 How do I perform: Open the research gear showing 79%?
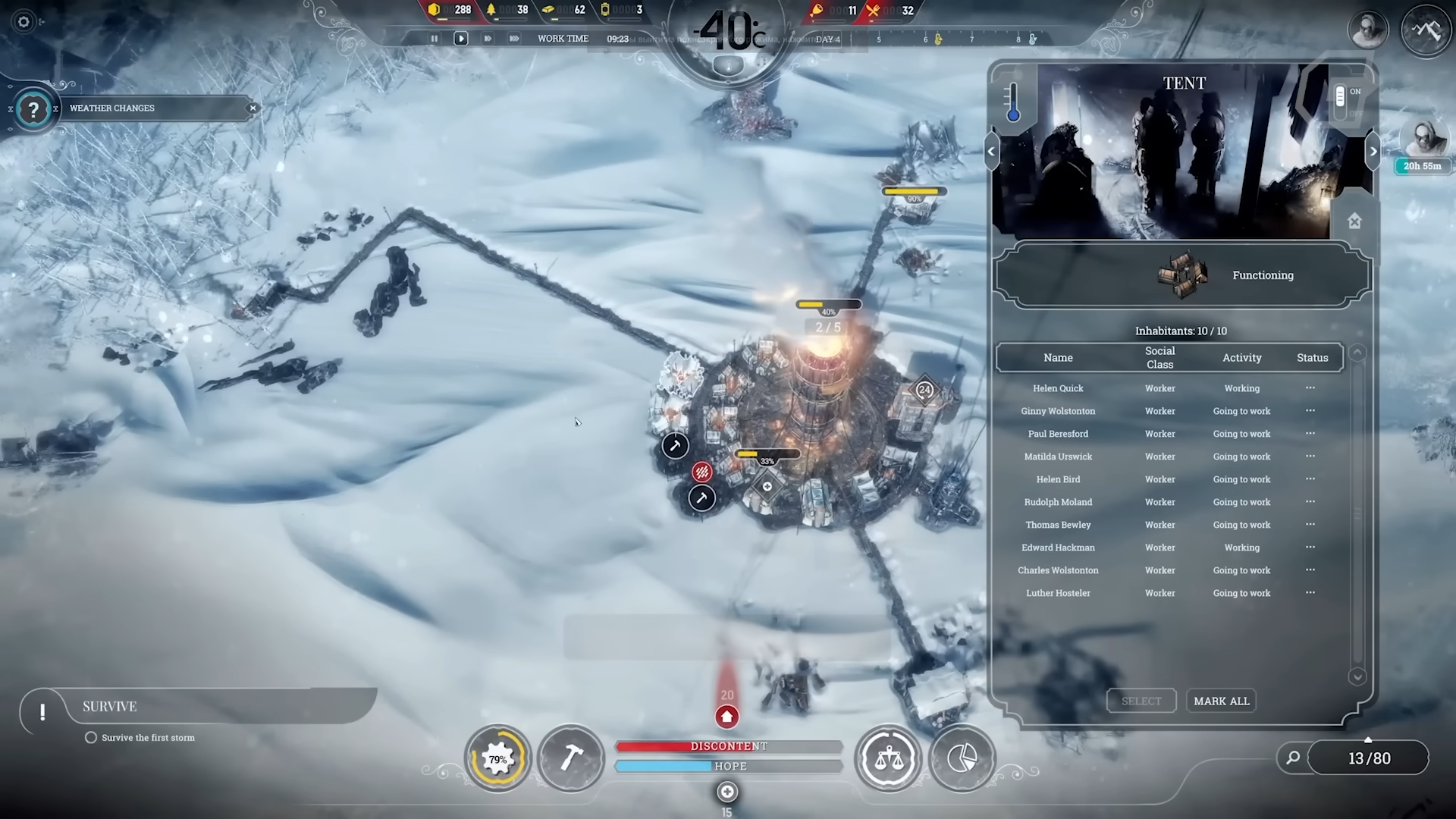(x=497, y=758)
